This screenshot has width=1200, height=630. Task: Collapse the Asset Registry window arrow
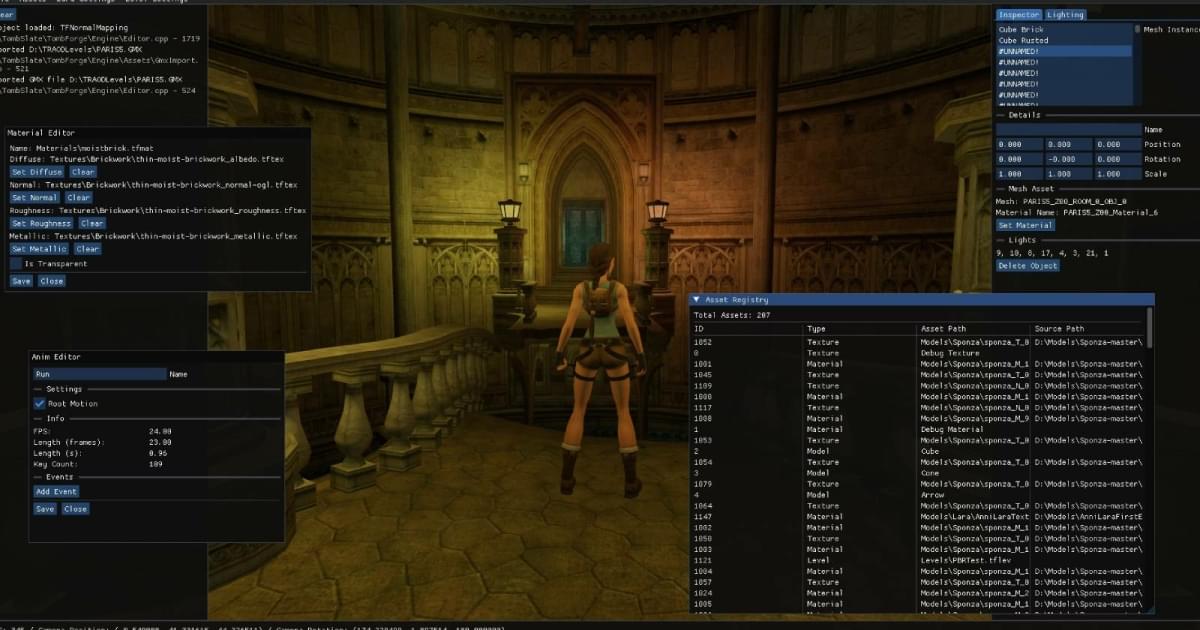coord(696,299)
